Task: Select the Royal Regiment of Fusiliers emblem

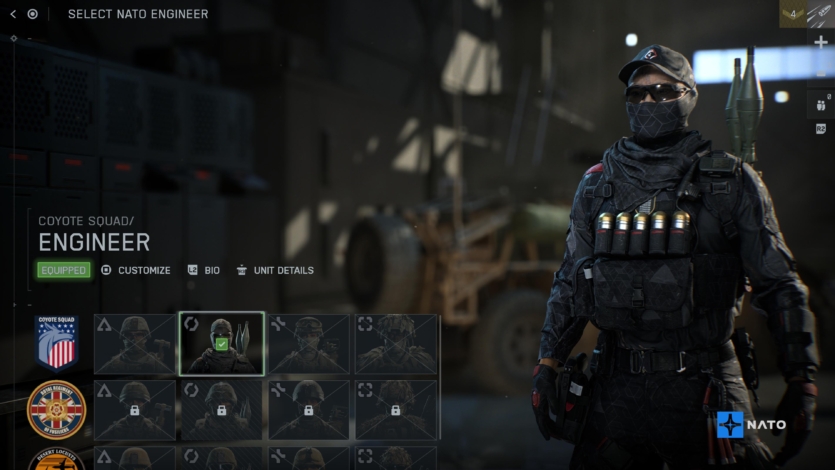Action: click(56, 409)
